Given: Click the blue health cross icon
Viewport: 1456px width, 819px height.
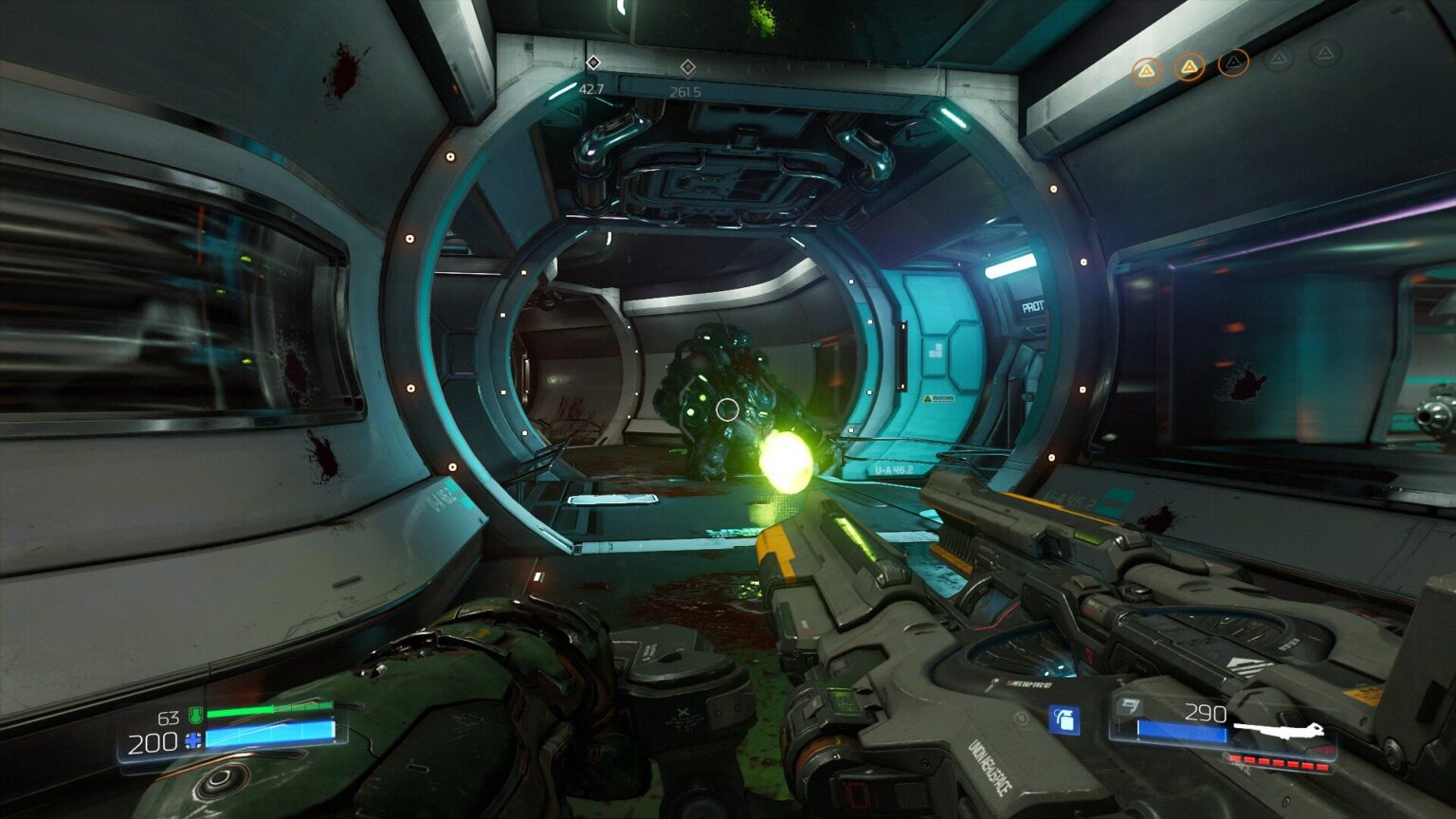Looking at the screenshot, I should point(192,740).
